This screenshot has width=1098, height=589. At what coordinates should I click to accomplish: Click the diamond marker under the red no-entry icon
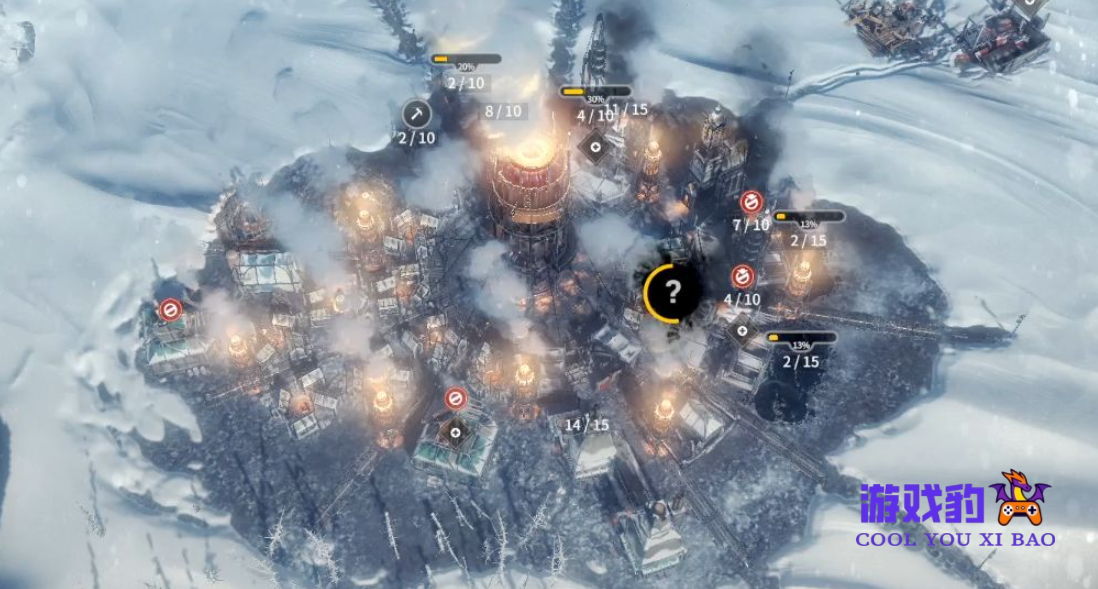(x=456, y=432)
